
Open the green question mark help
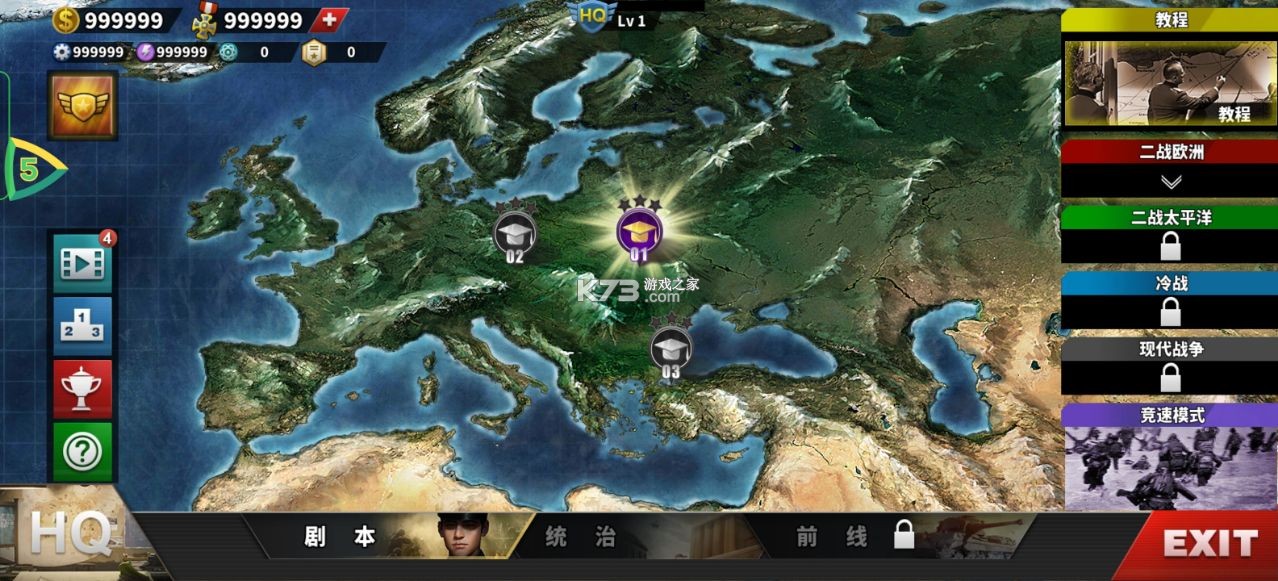point(82,452)
